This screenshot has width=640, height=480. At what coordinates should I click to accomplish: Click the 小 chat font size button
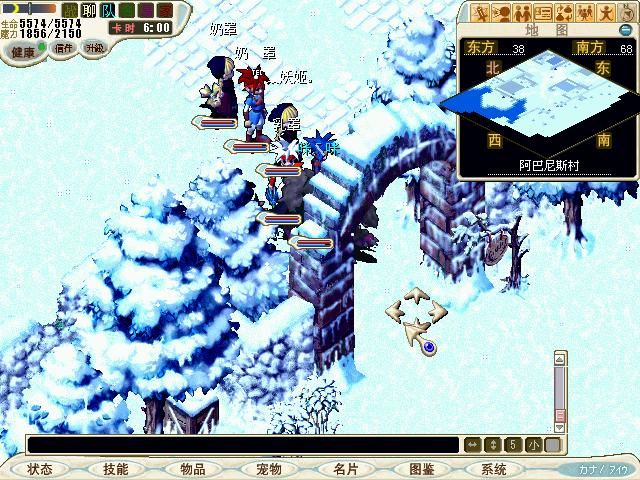[534, 445]
